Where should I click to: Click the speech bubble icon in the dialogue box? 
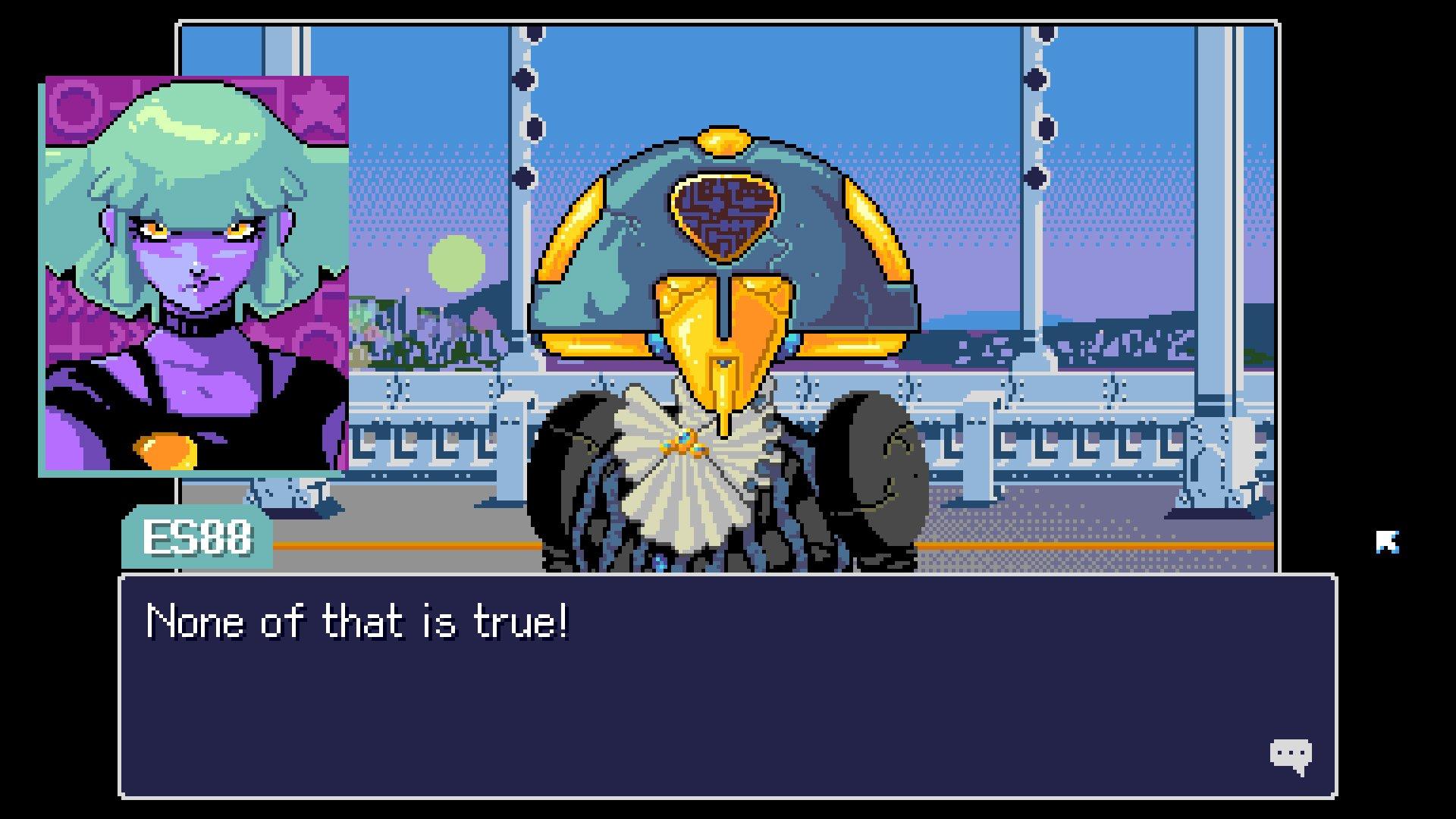point(1291,754)
